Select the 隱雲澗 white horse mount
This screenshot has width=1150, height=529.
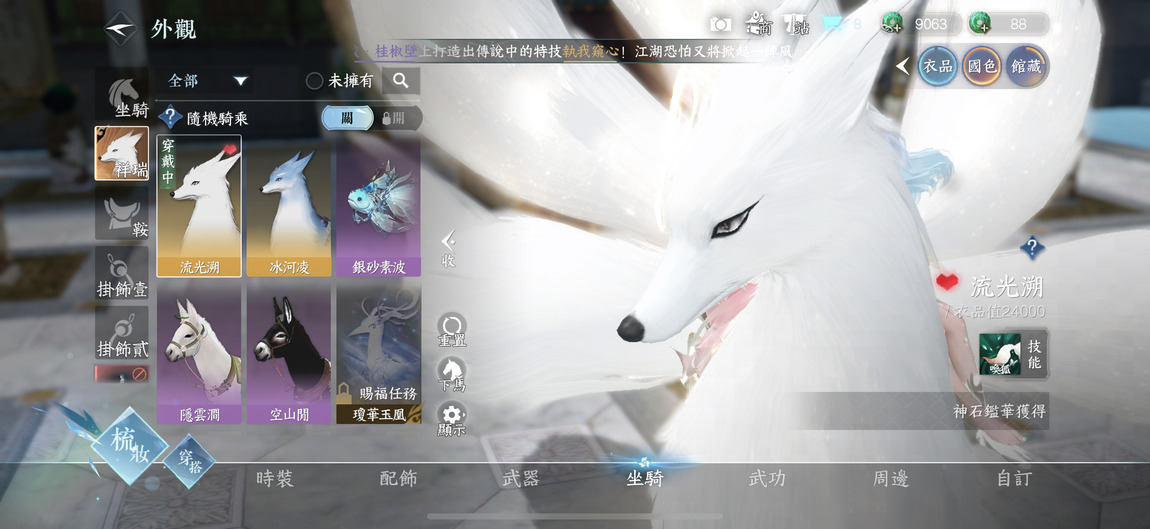pos(199,355)
